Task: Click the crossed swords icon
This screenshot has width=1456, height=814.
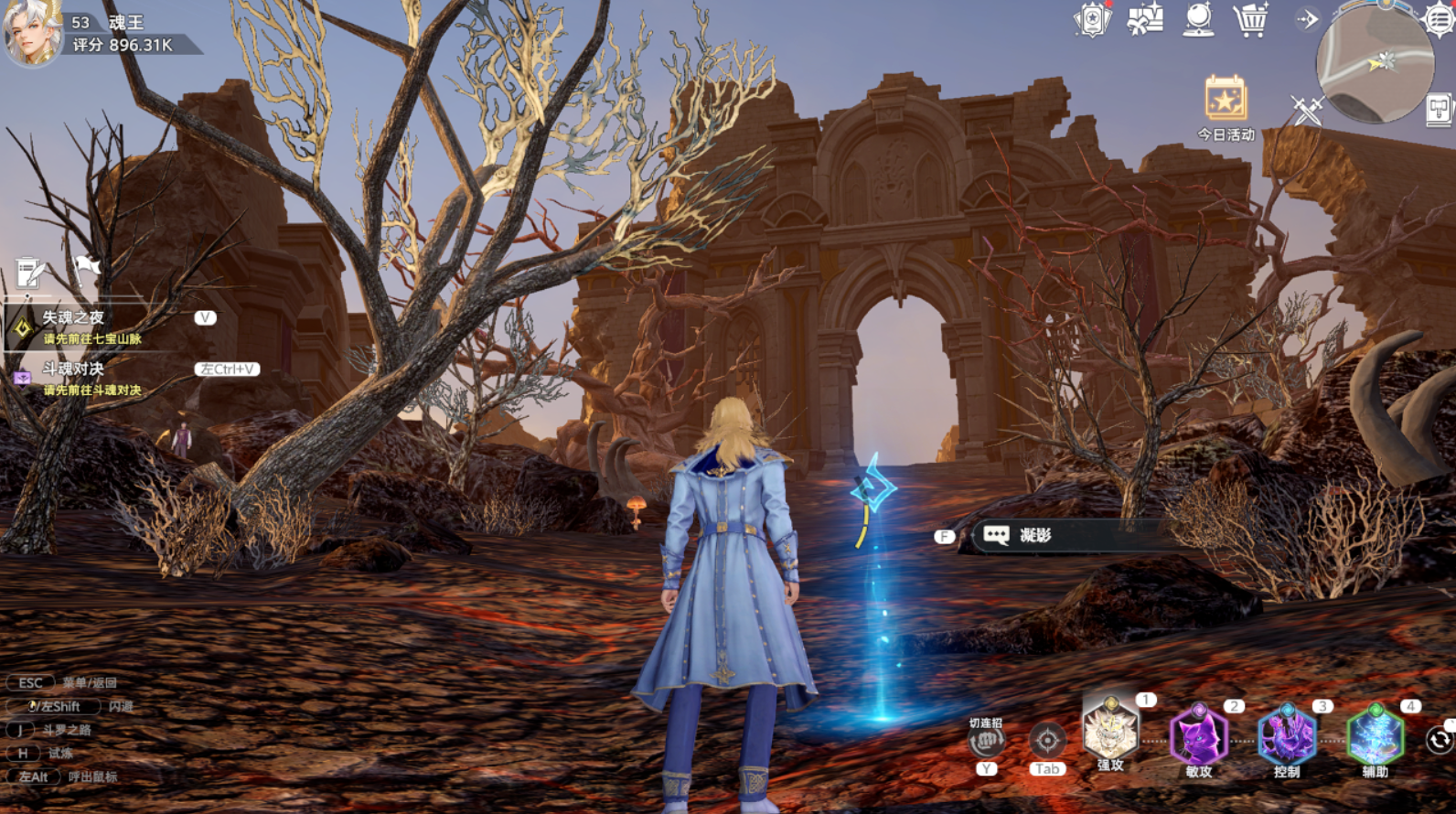Action: click(x=1307, y=111)
